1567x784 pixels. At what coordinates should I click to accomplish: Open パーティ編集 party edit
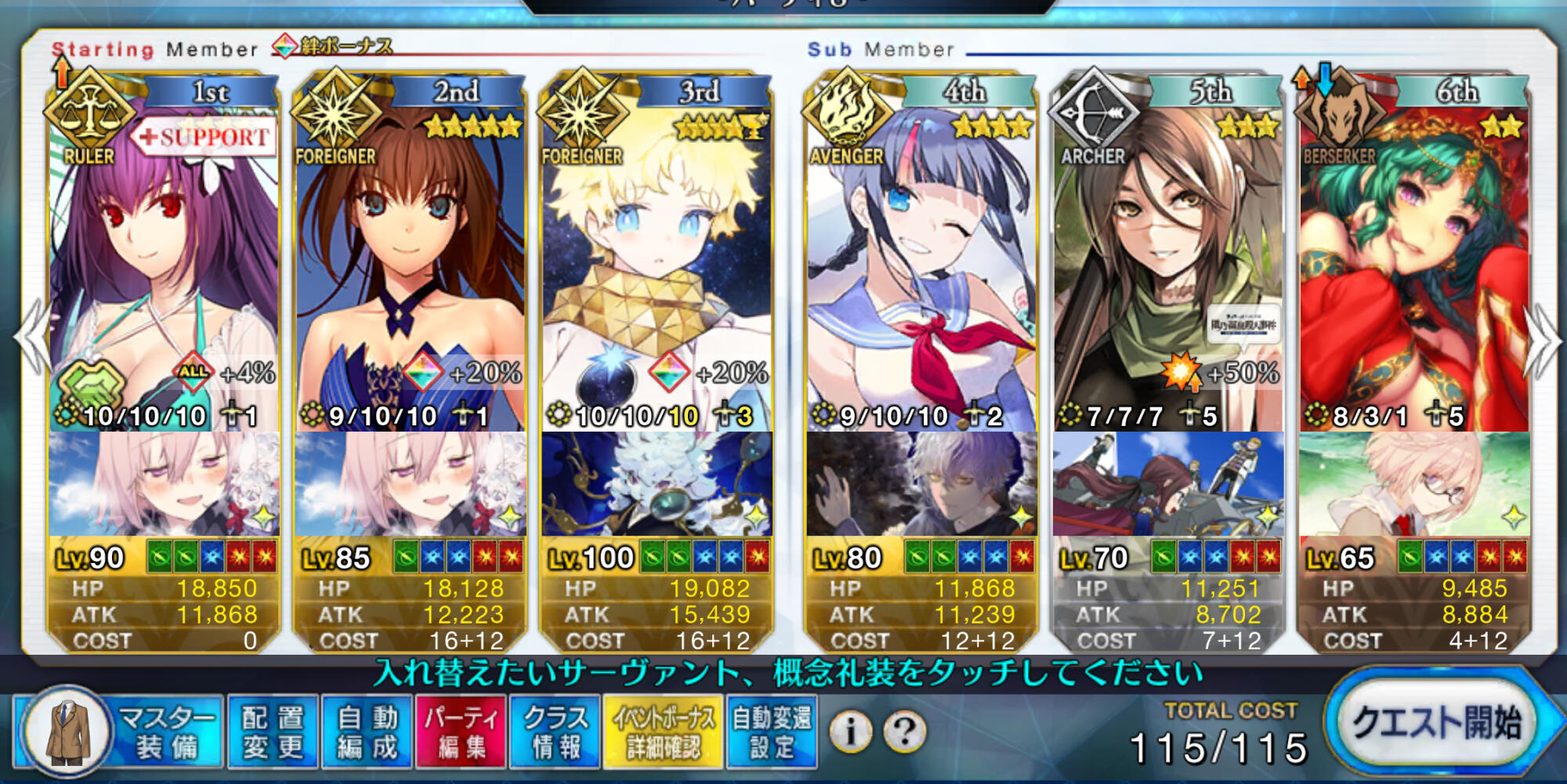click(461, 732)
